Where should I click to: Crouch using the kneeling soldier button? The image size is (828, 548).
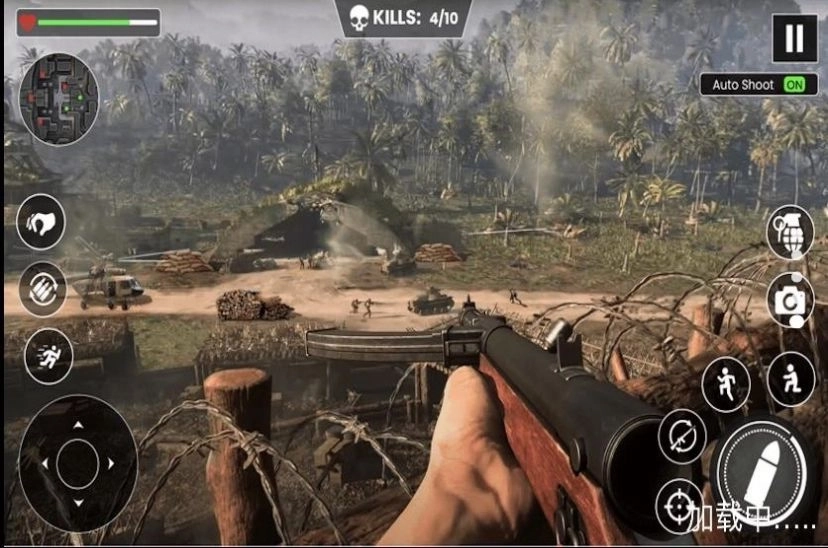point(790,379)
